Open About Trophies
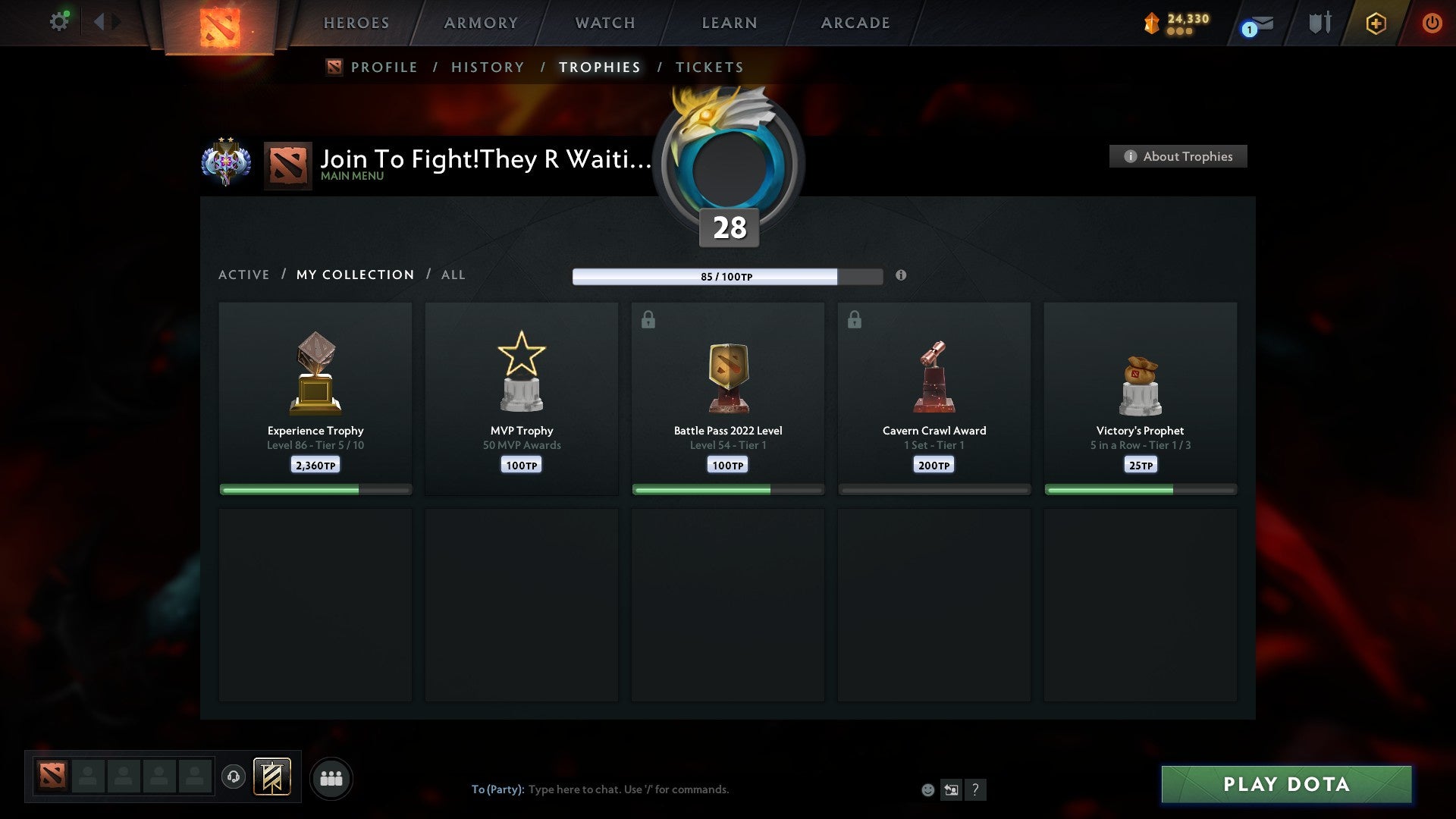Image resolution: width=1456 pixels, height=819 pixels. click(1178, 156)
